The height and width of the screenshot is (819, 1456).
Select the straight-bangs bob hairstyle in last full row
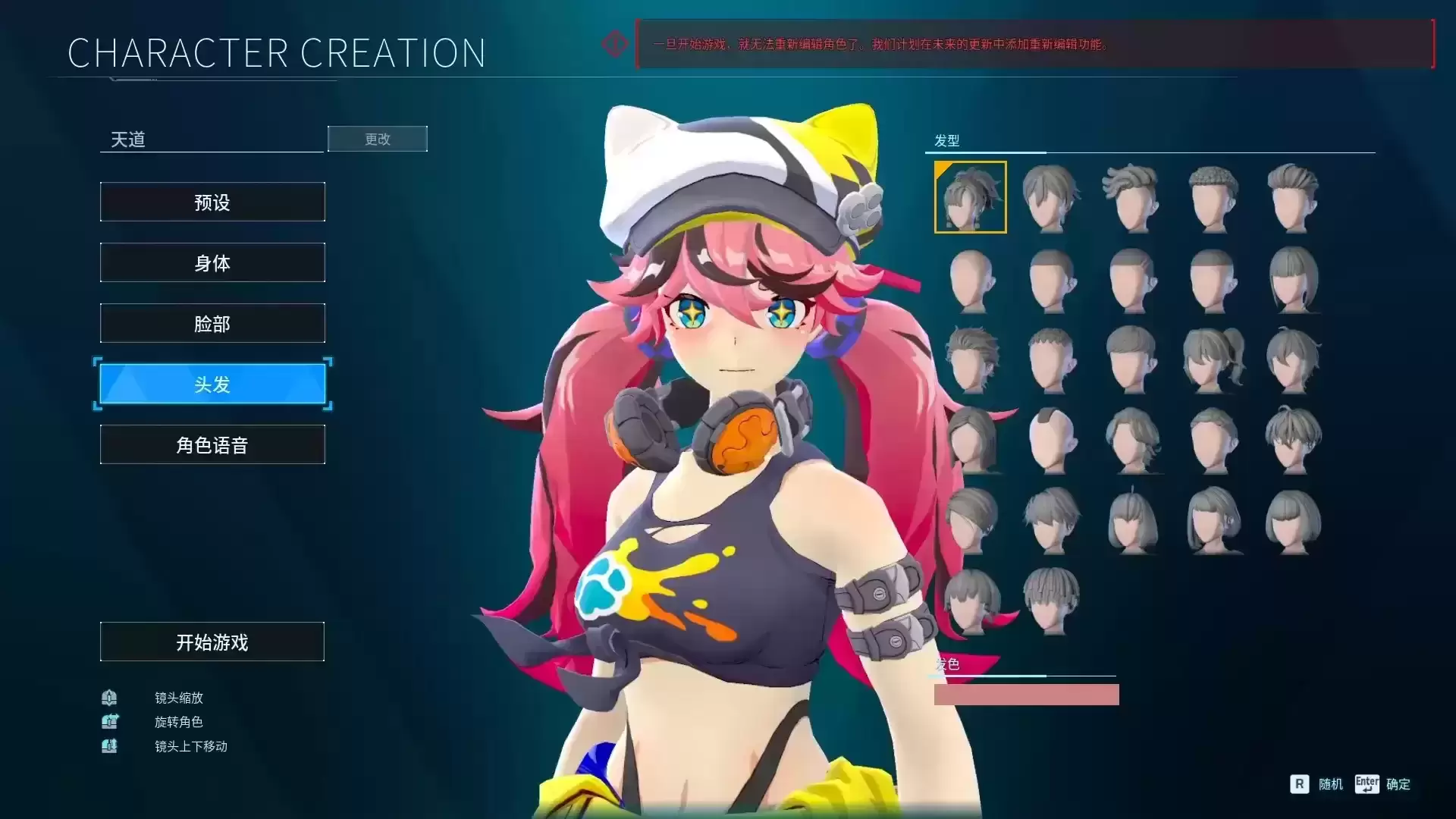point(1293,522)
